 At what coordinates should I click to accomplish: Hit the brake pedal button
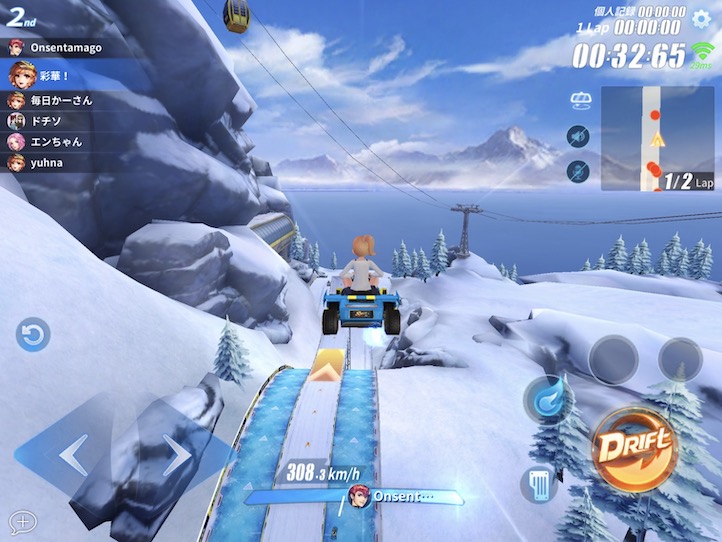(x=539, y=485)
